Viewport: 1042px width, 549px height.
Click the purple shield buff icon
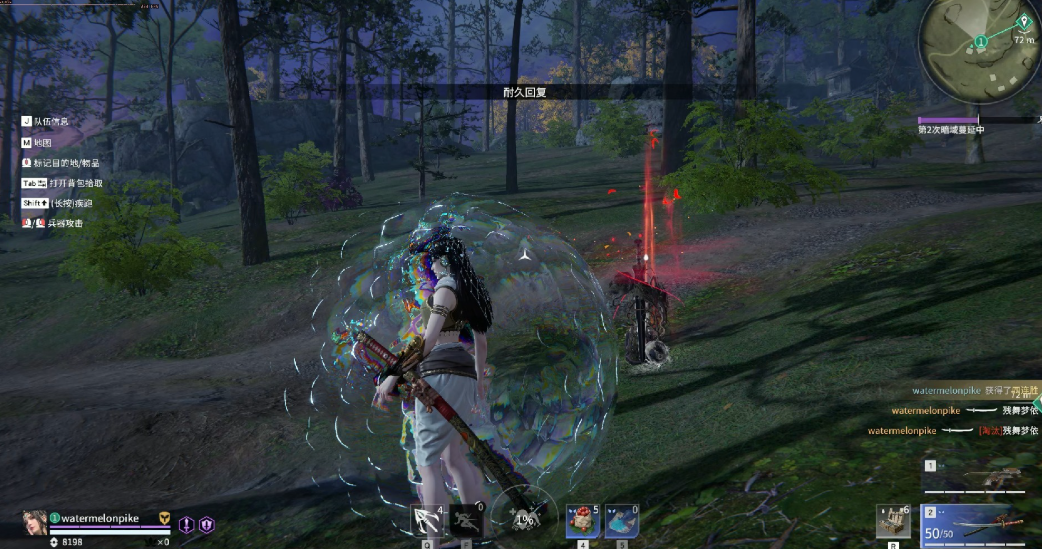pyautogui.click(x=206, y=524)
